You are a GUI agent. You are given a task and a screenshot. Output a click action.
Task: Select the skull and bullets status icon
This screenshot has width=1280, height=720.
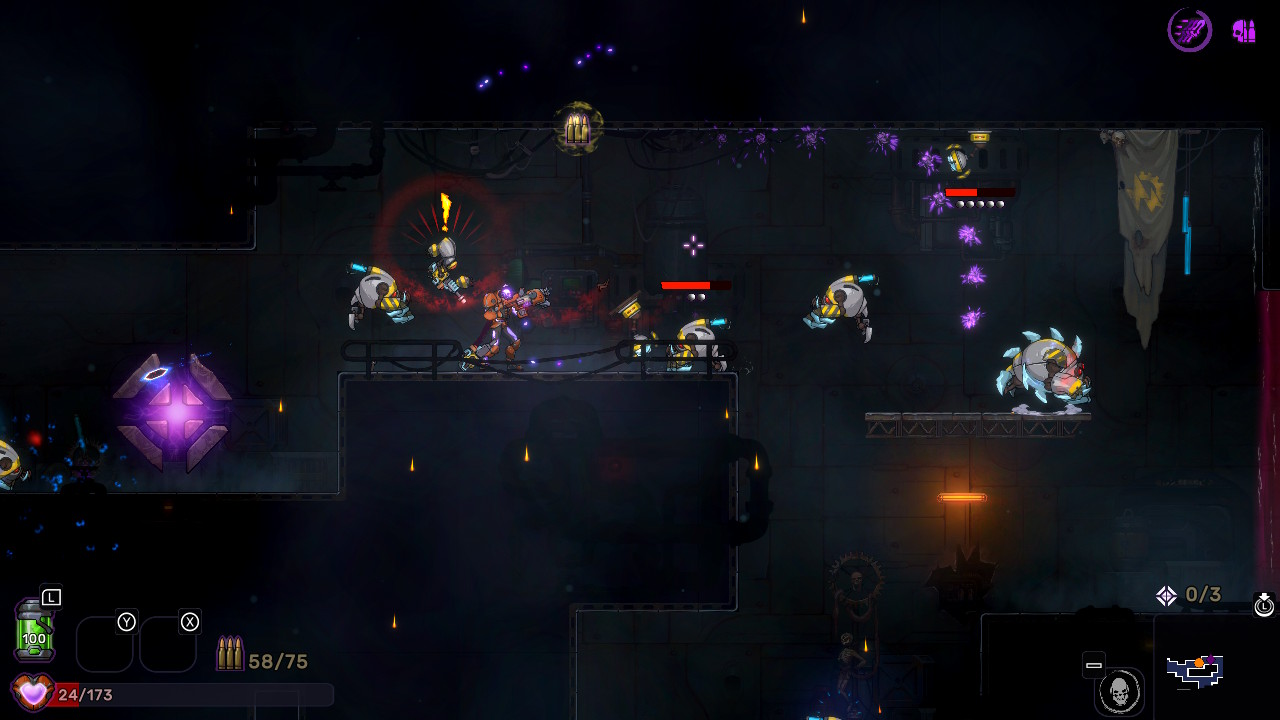(x=1244, y=31)
